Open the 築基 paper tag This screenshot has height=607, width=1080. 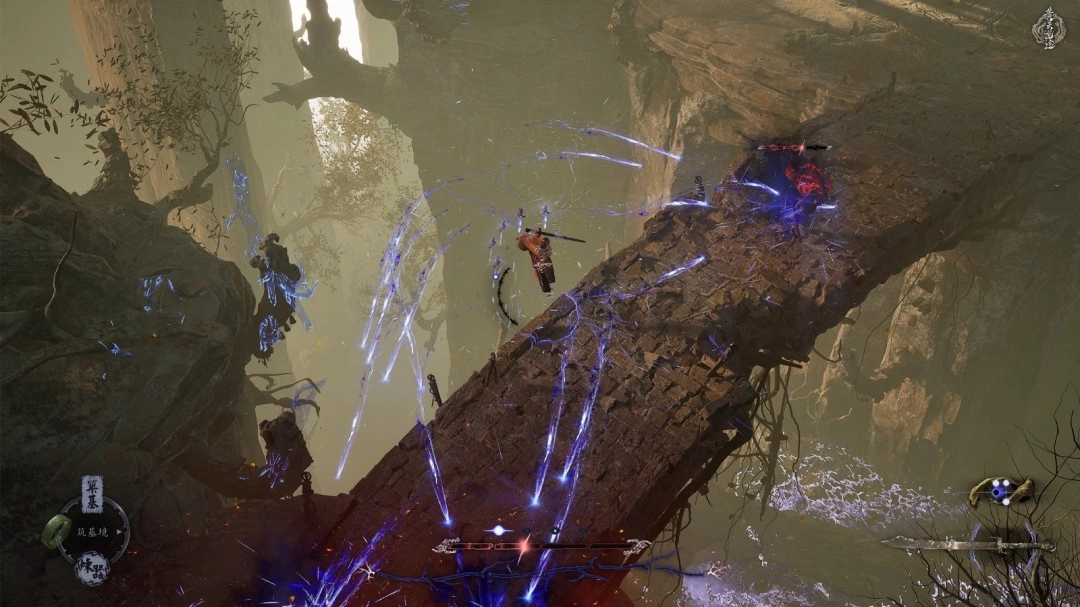click(x=92, y=493)
